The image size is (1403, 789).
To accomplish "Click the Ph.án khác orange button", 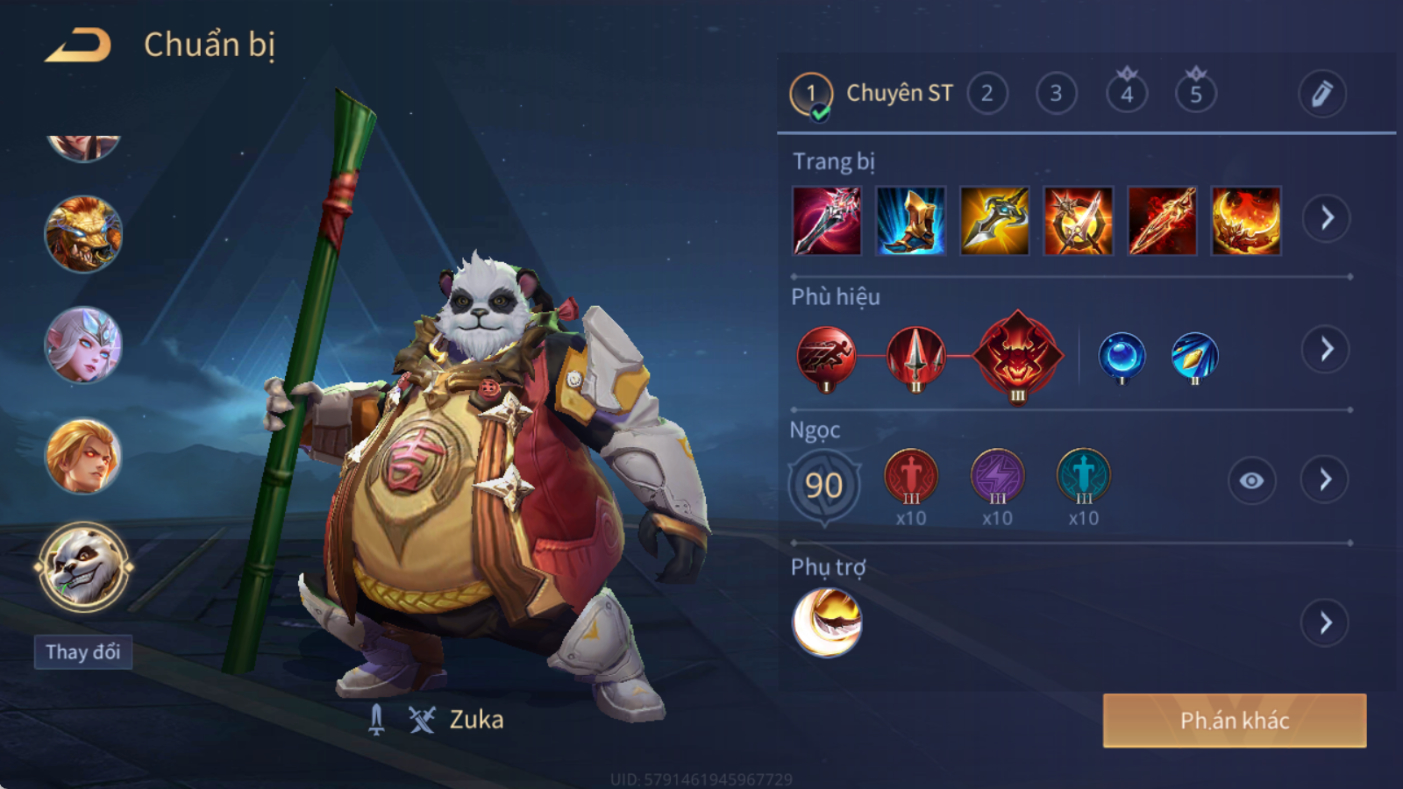I will coord(1234,721).
